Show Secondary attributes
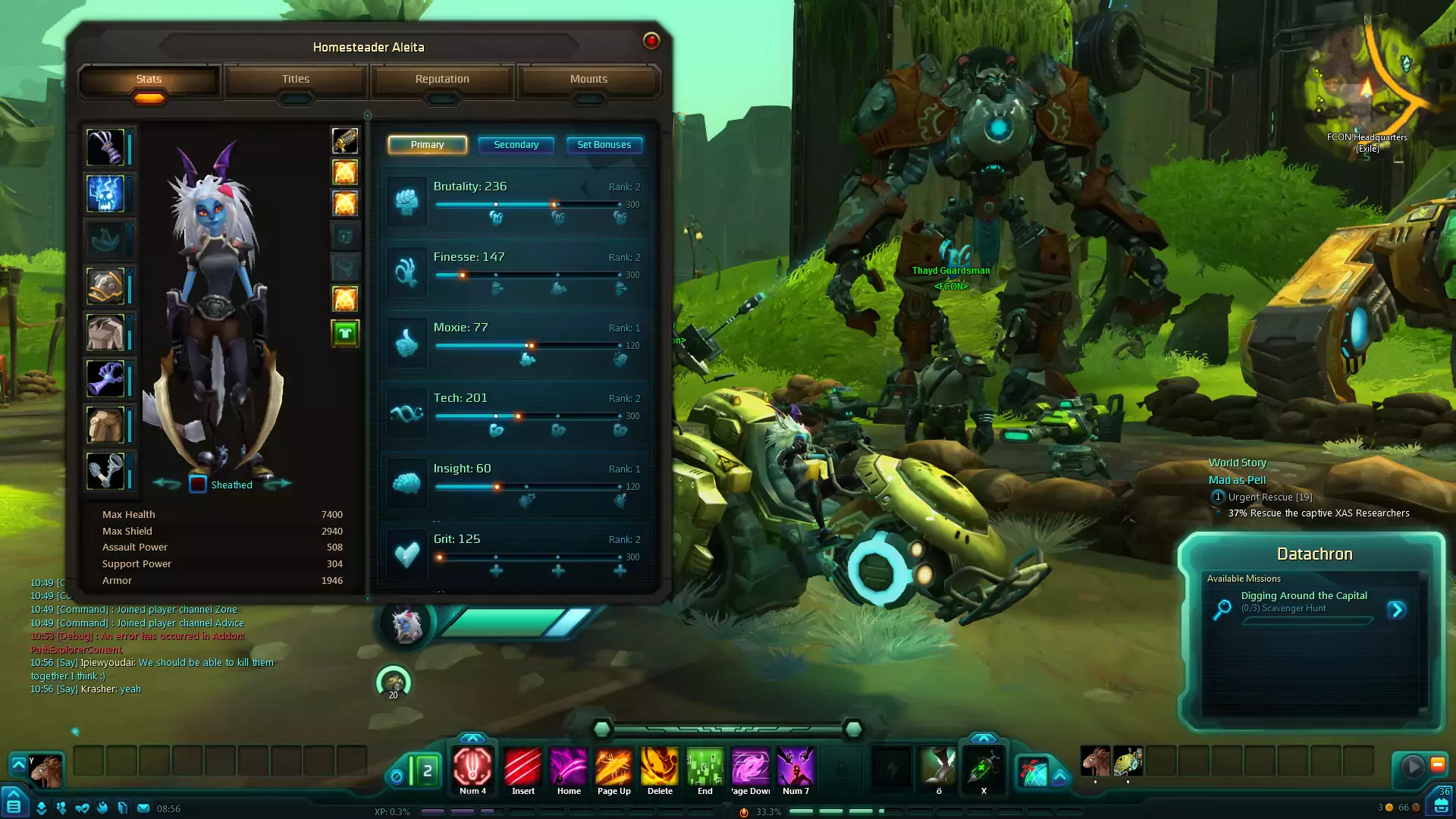1456x819 pixels. coord(516,145)
